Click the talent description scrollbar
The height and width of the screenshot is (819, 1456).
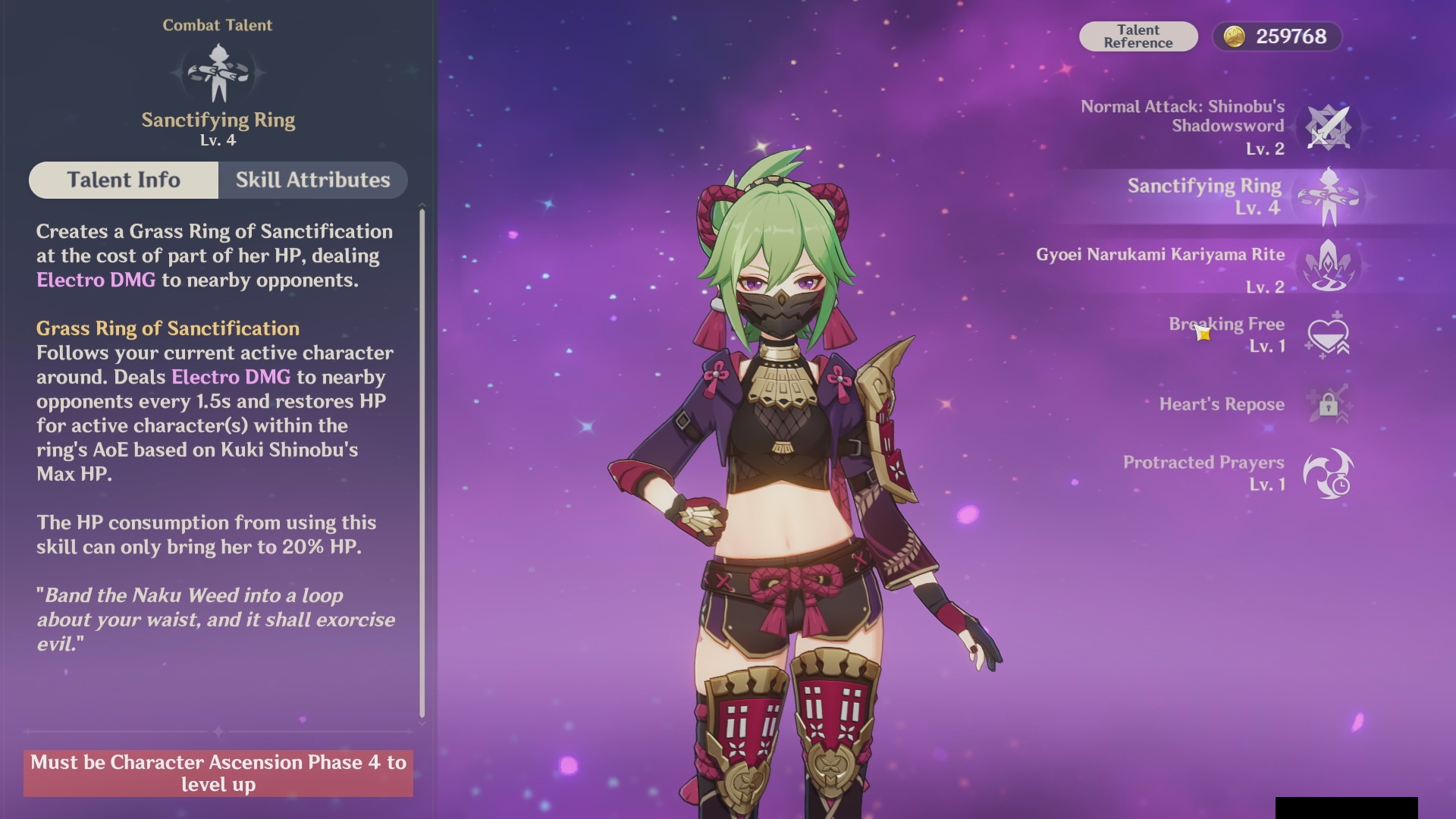tap(422, 463)
